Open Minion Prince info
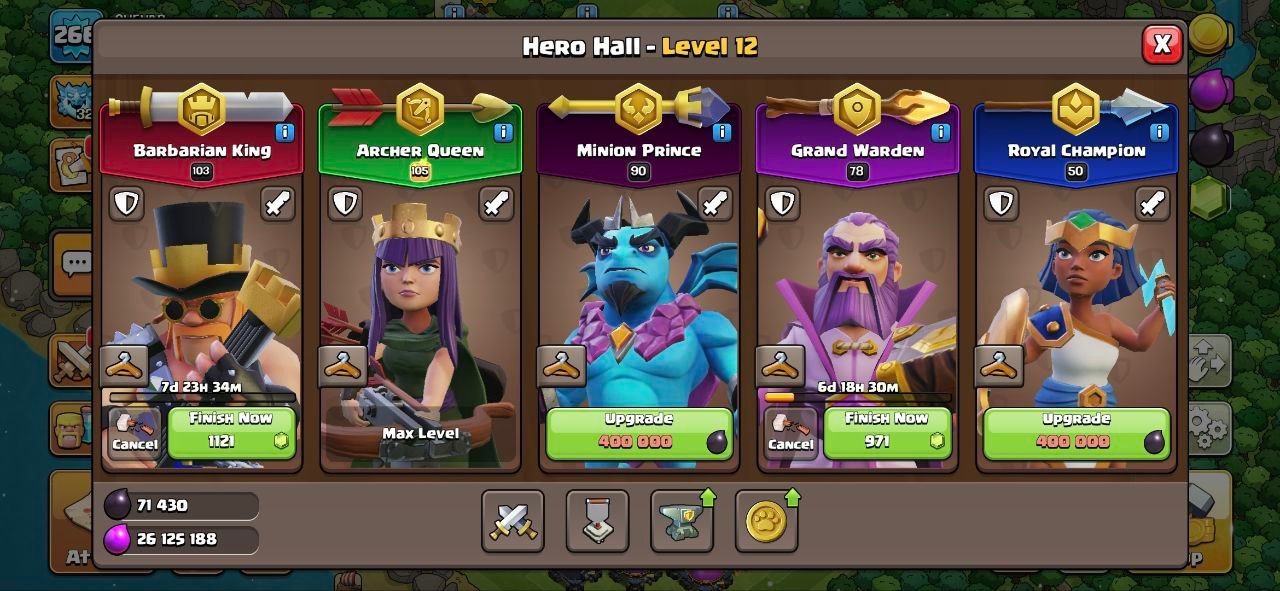 coord(722,132)
